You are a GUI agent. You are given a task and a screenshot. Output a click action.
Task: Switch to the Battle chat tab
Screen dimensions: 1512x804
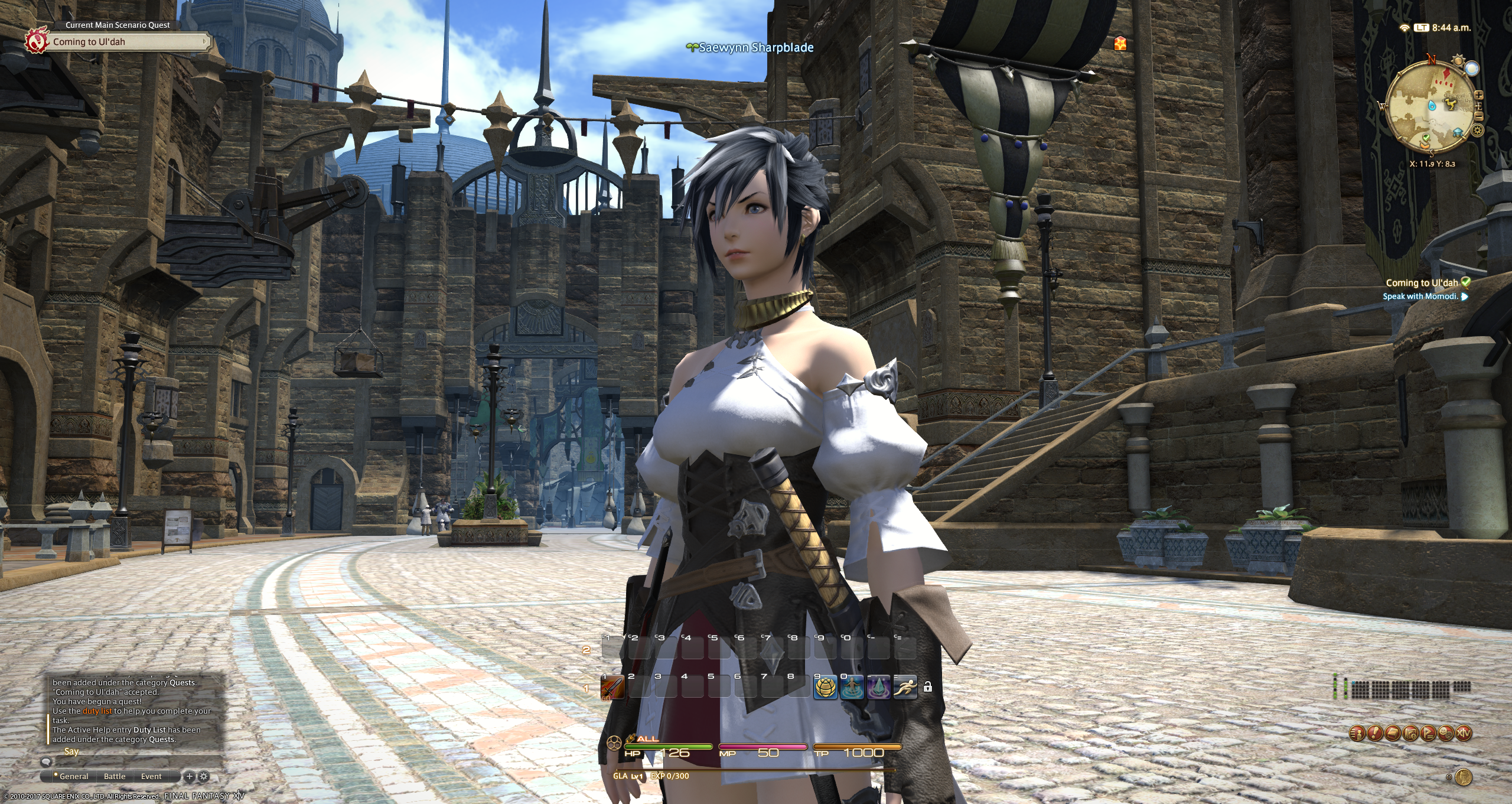point(115,776)
